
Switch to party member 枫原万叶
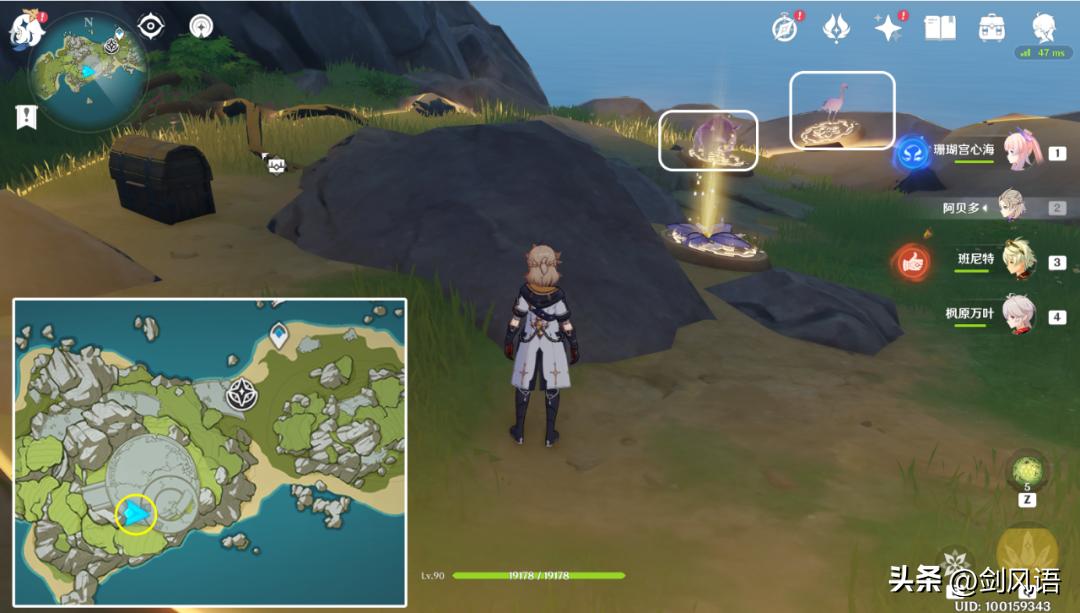(x=1020, y=315)
